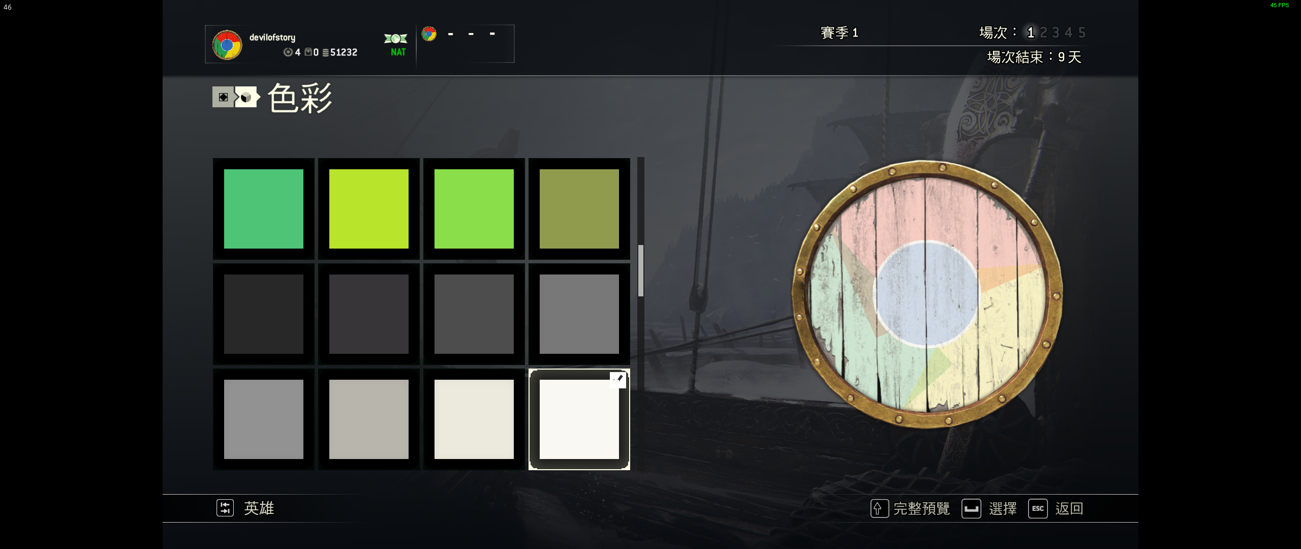Select the cream off-white color swatch
Screen dimensions: 1301x549
point(474,419)
